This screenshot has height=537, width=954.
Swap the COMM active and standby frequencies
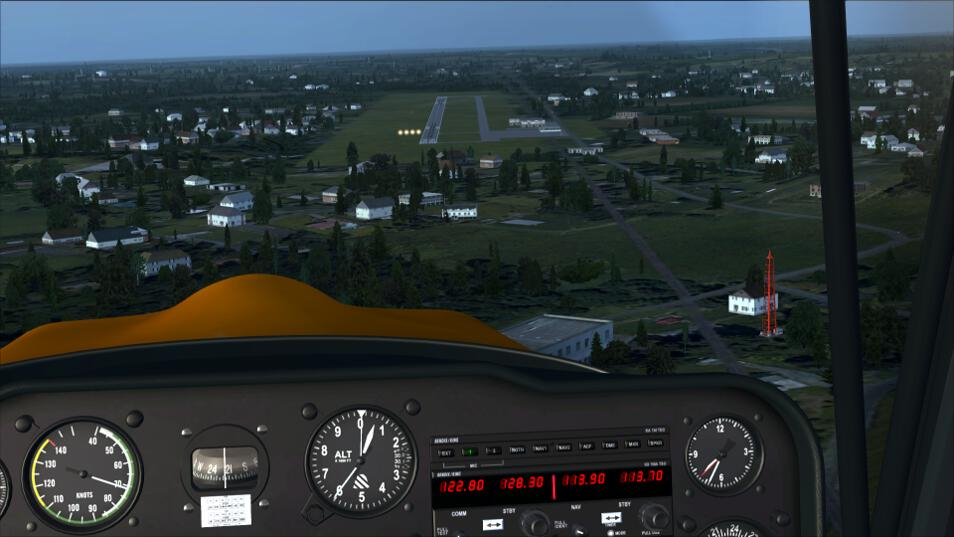[x=492, y=524]
